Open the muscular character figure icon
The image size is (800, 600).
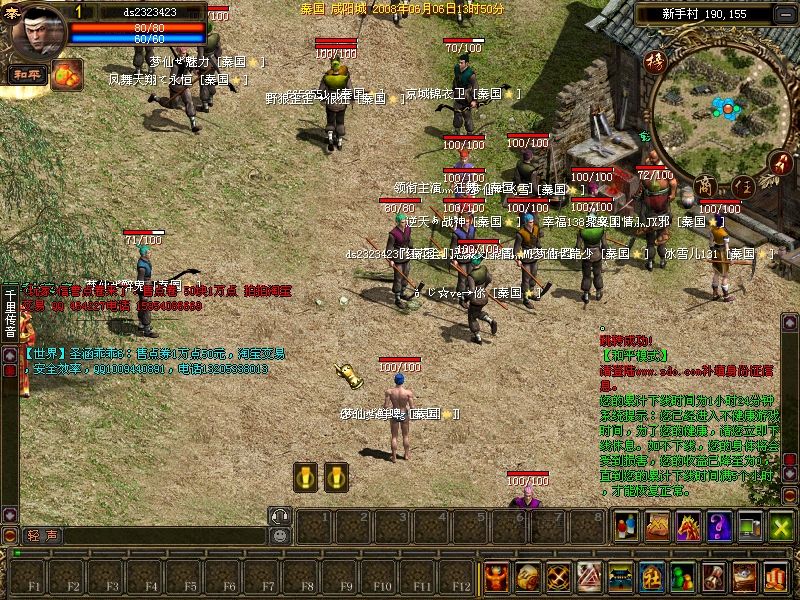(x=497, y=577)
